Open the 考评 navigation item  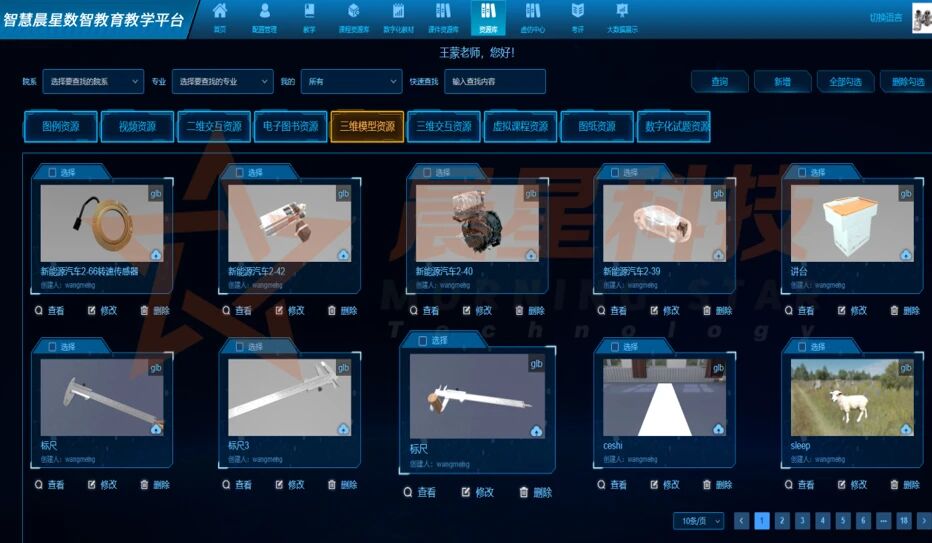tap(578, 17)
